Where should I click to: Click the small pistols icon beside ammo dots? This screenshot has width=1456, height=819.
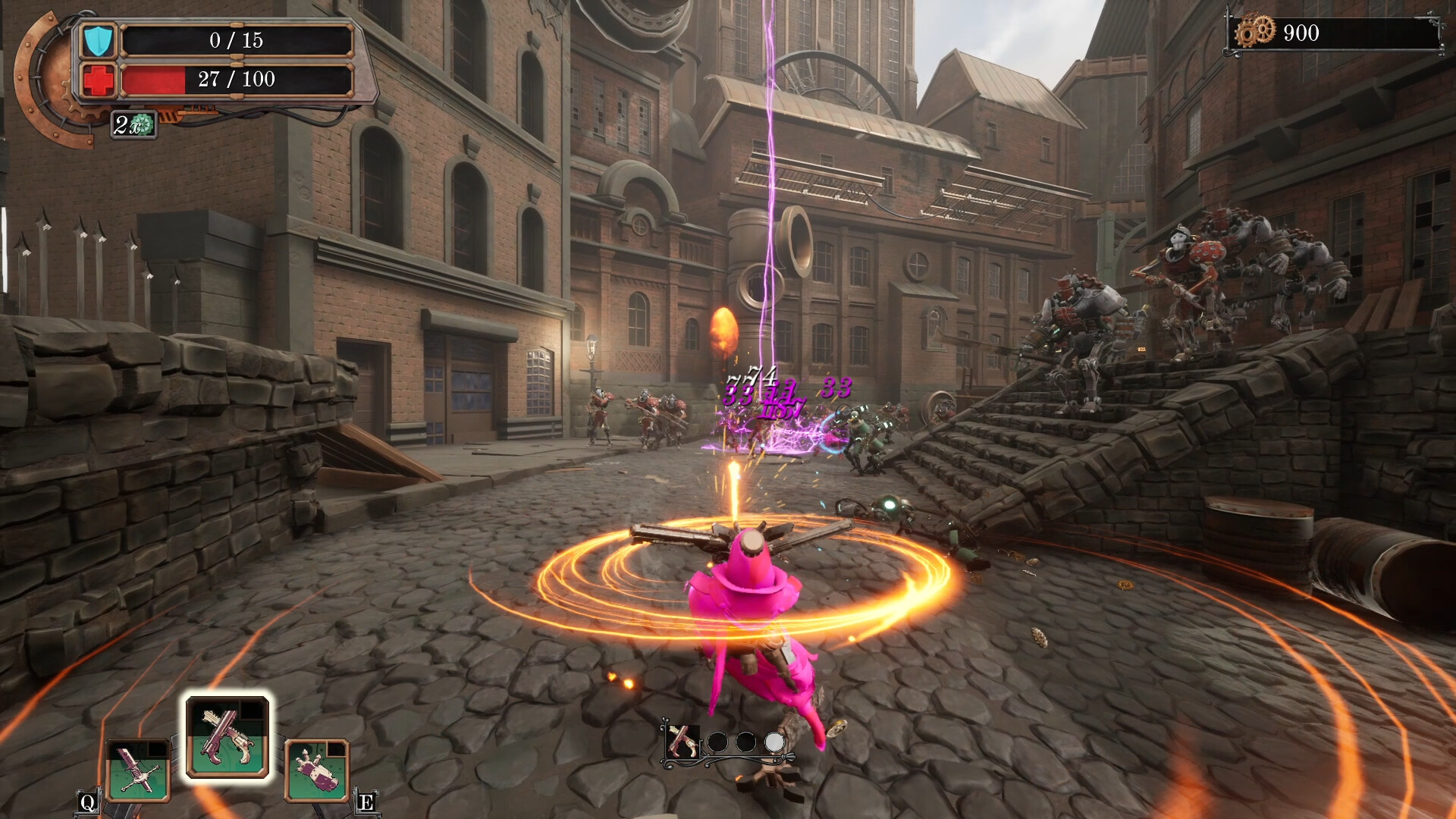point(681,741)
